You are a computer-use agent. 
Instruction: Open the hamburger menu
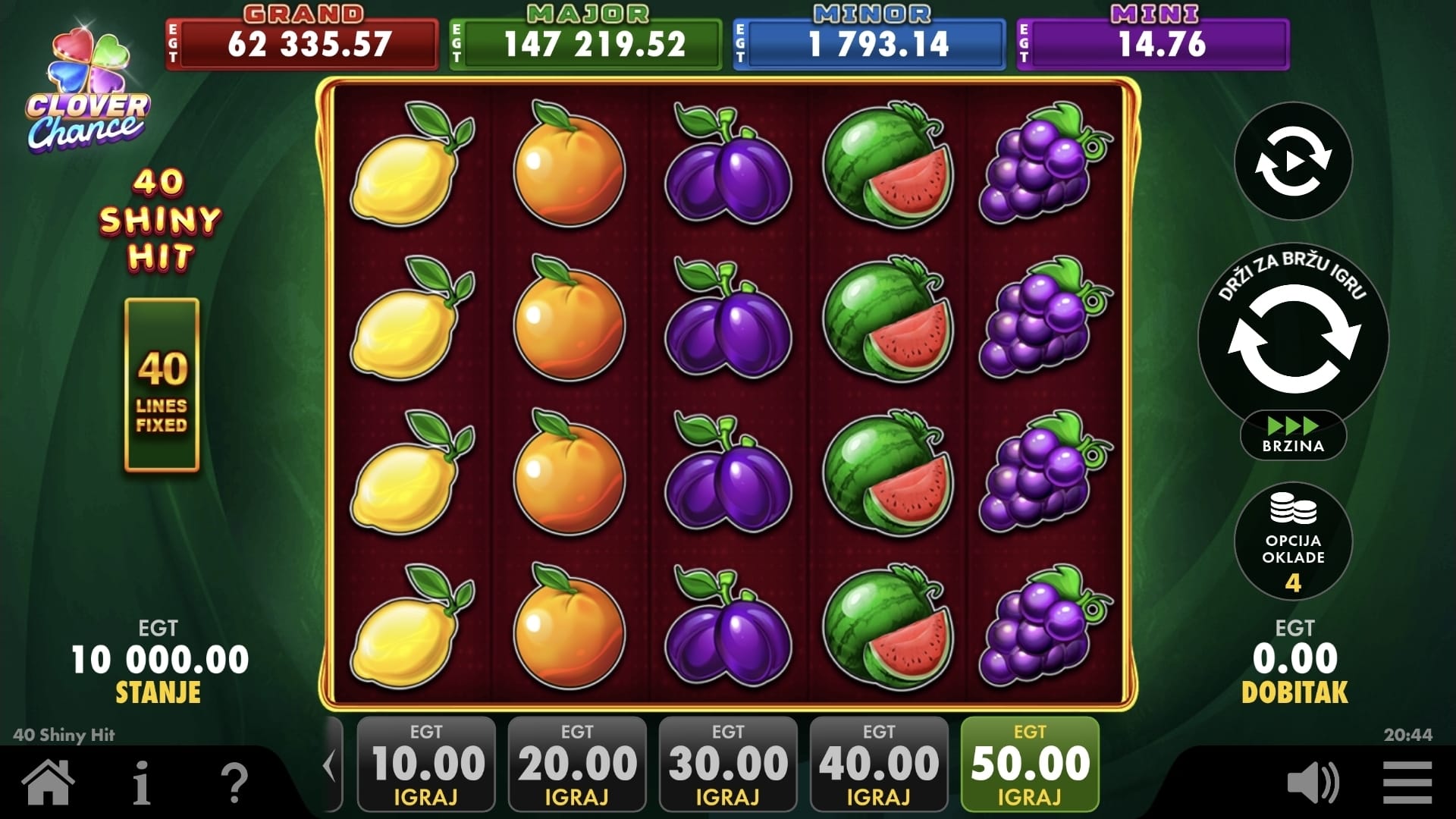1407,783
